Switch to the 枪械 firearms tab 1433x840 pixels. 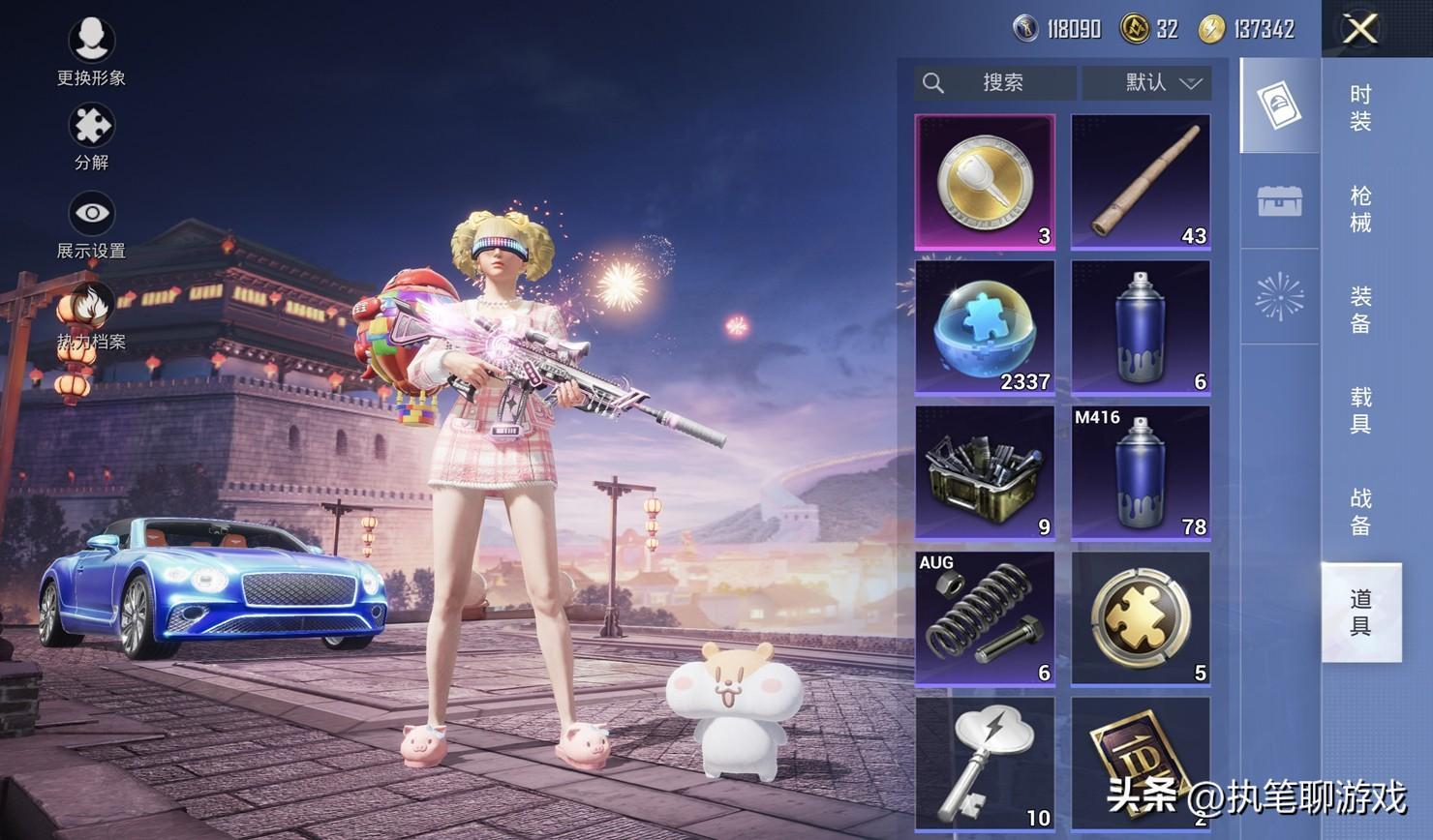pyautogui.click(x=1360, y=209)
